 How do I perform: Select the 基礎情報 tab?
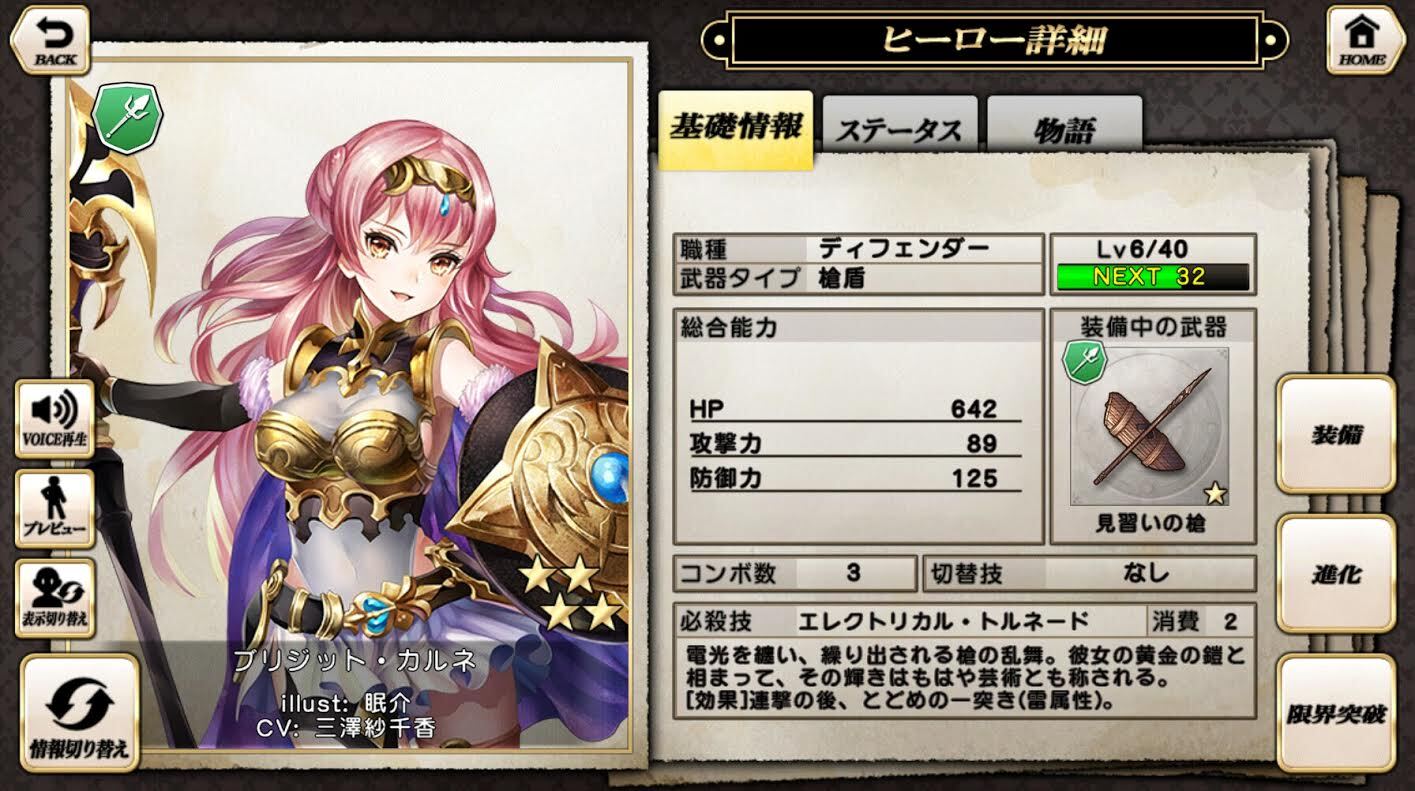tap(735, 129)
